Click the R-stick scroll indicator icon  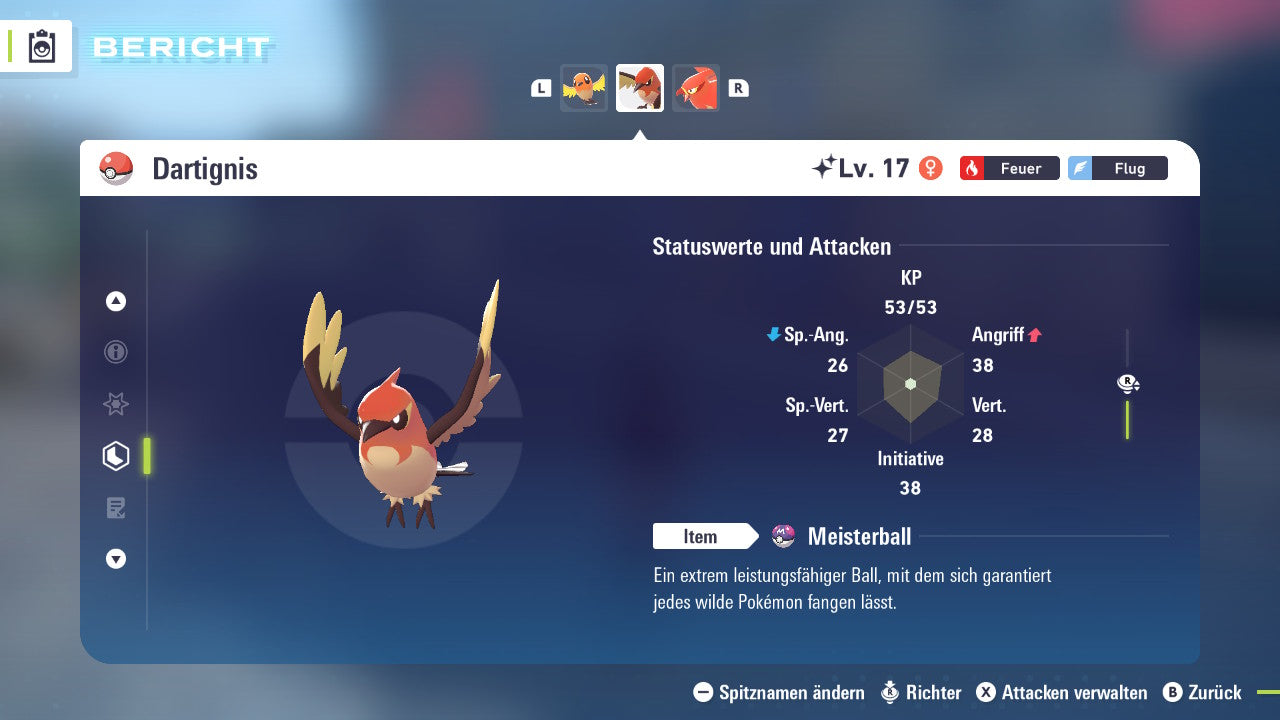pos(1127,383)
